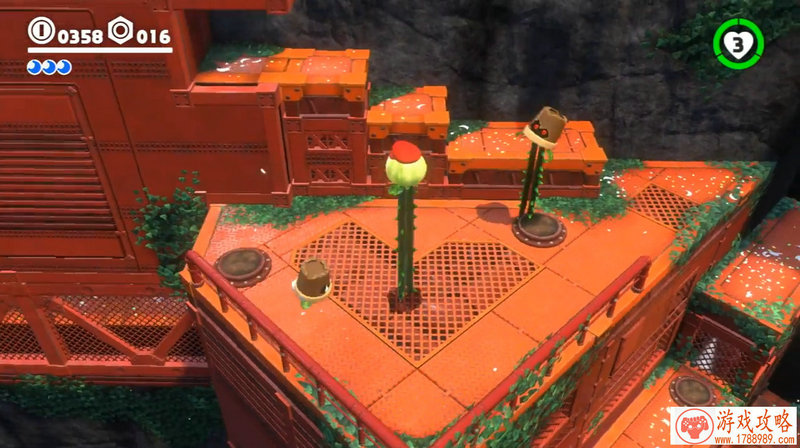800x448 pixels.
Task: Click the gold coin counter icon
Action: point(41,33)
